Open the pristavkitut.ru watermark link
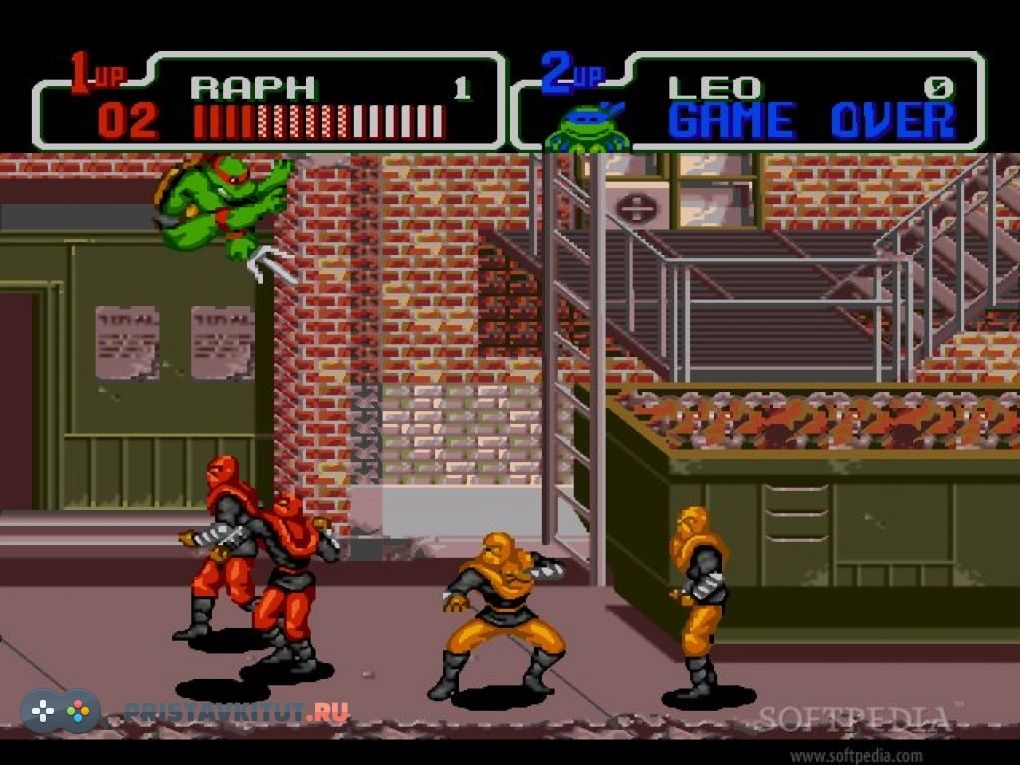Image resolution: width=1020 pixels, height=765 pixels. pyautogui.click(x=236, y=712)
